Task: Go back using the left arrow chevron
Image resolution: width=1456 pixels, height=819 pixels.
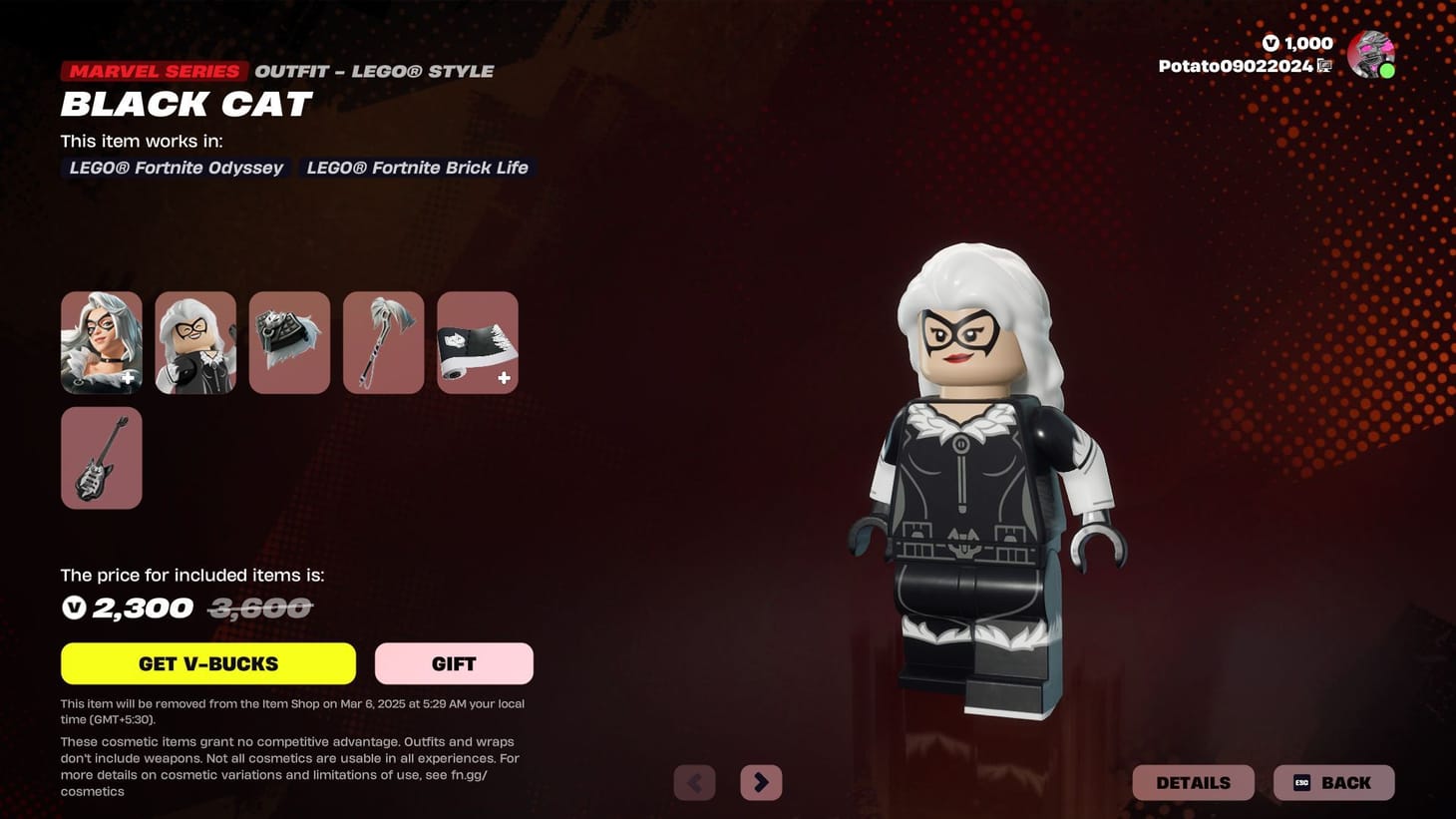Action: (695, 782)
